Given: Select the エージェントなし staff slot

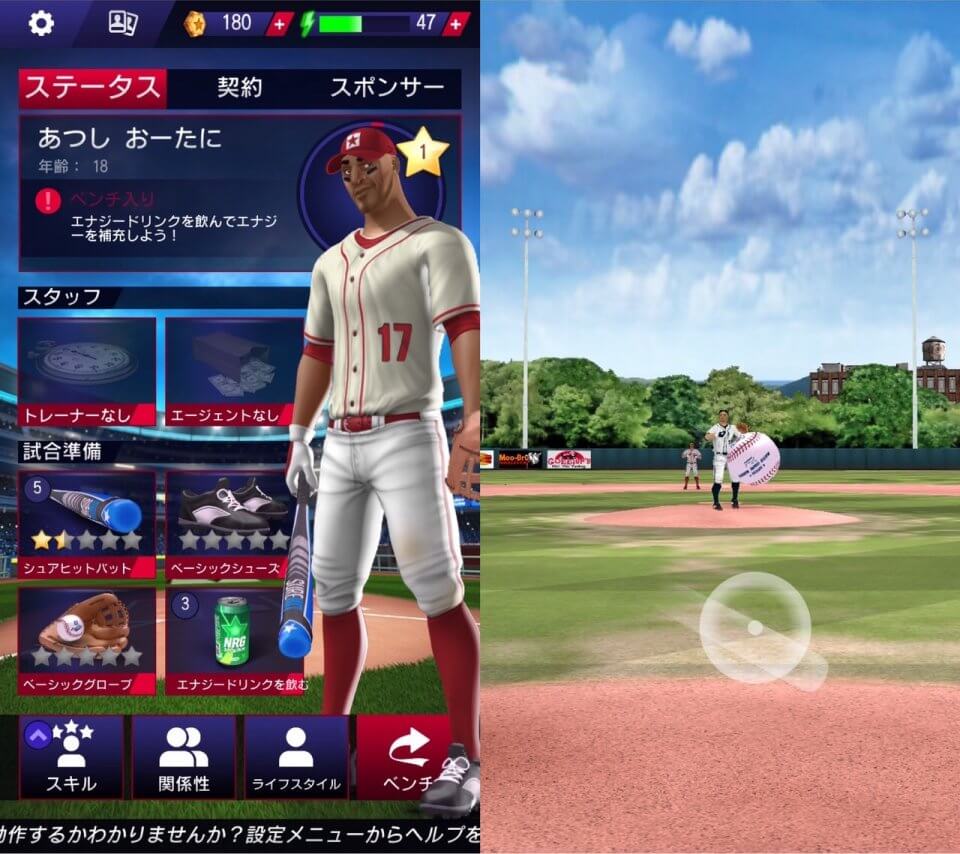Looking at the screenshot, I should point(234,371).
